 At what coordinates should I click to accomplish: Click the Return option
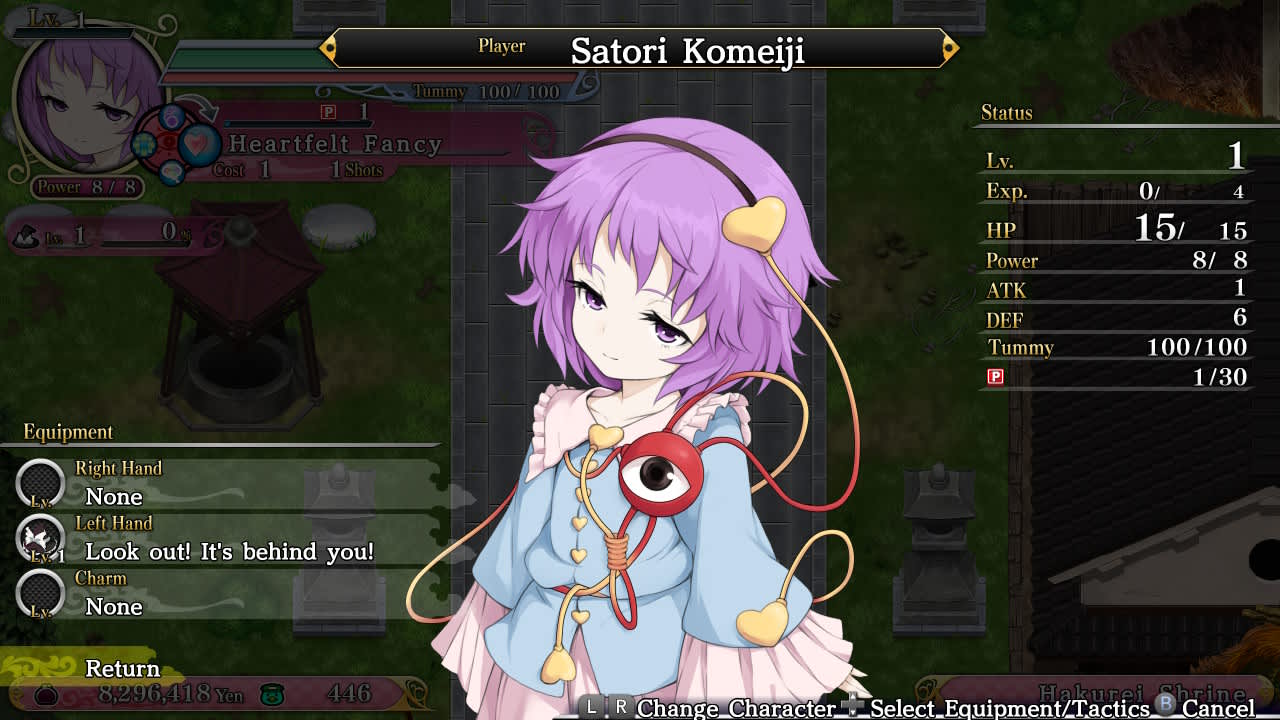click(x=120, y=668)
